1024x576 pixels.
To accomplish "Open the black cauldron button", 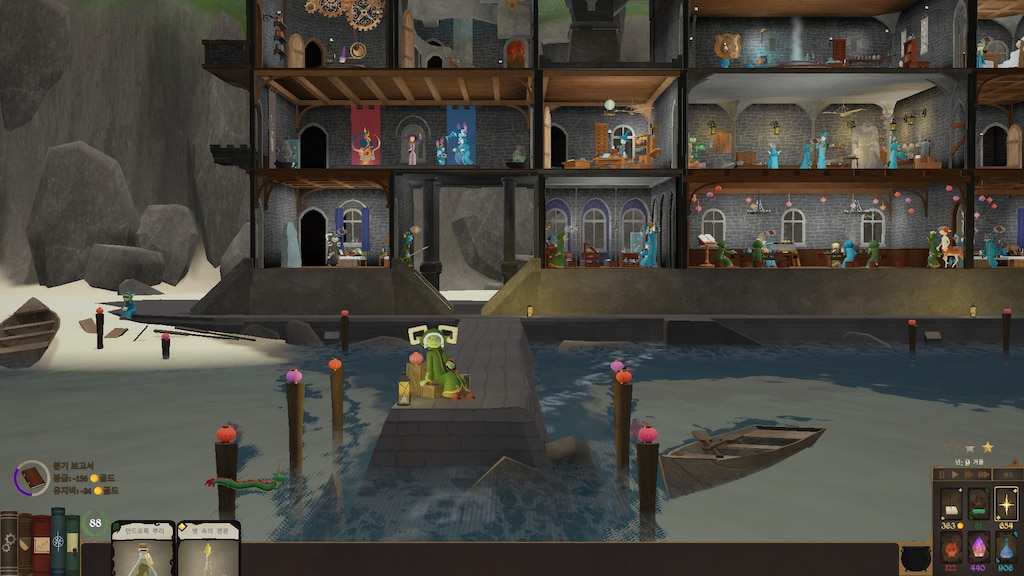I will tap(915, 558).
